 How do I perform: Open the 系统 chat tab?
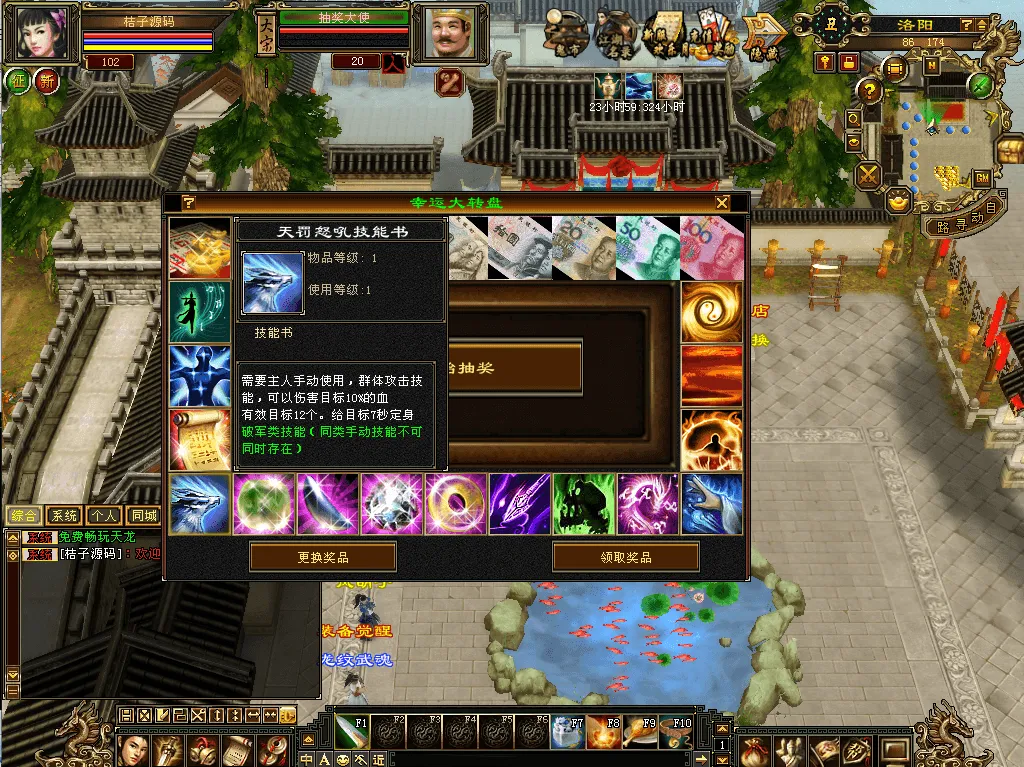65,516
